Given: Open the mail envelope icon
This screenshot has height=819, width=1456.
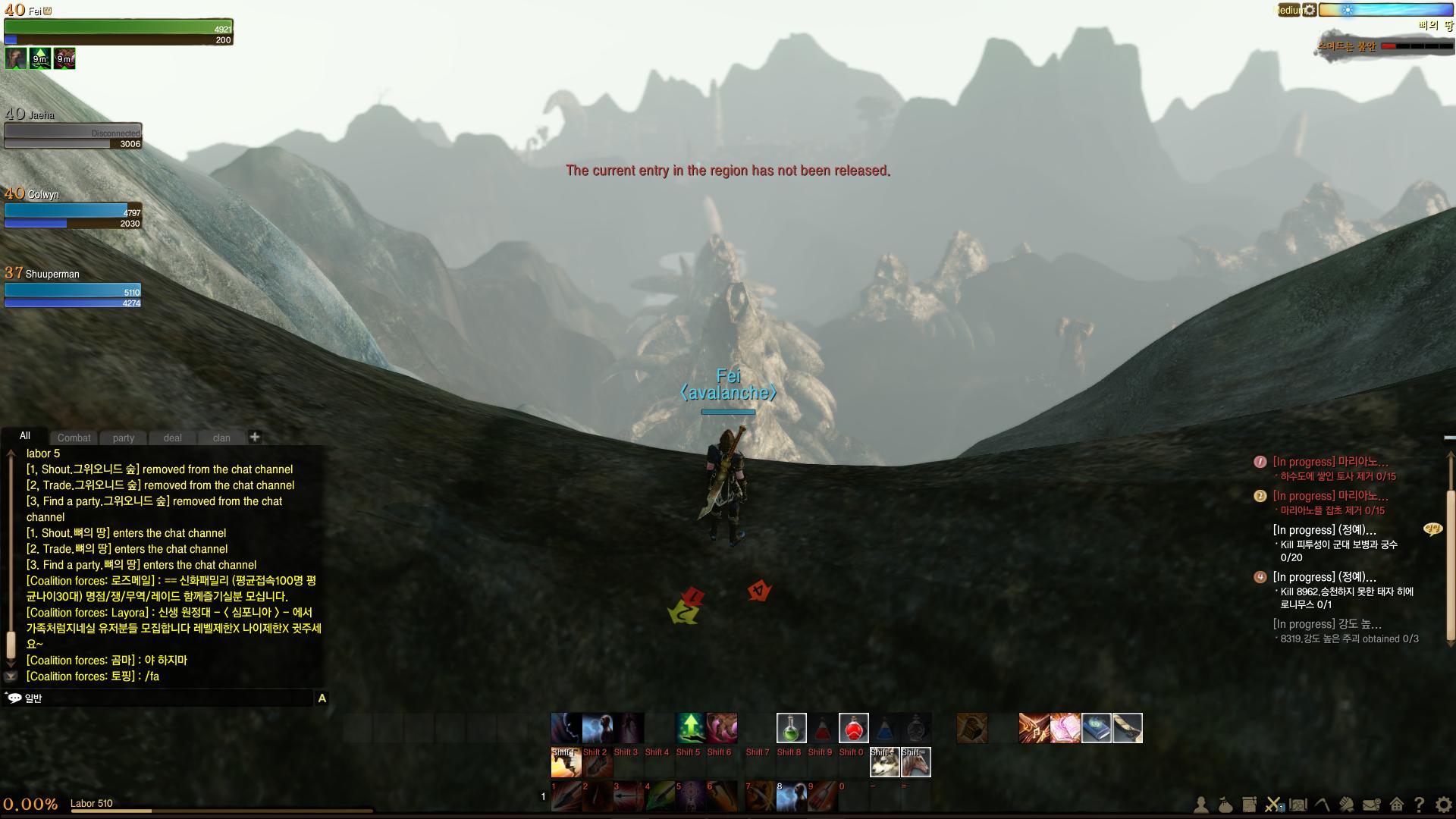Looking at the screenshot, I should [x=1371, y=805].
